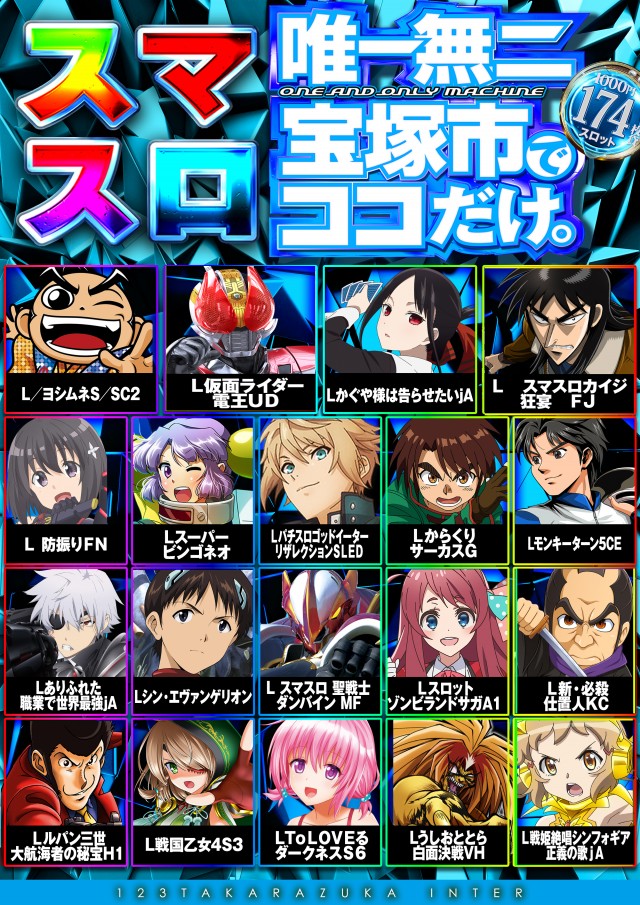640x905 pixels.
Task: Select the To LOVE-Ru Darkness S6 tile
Action: (x=321, y=791)
